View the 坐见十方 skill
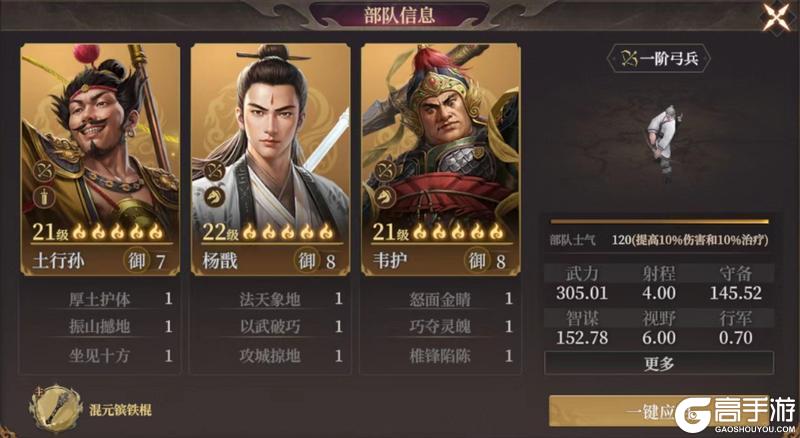800x438 pixels. pos(100,355)
